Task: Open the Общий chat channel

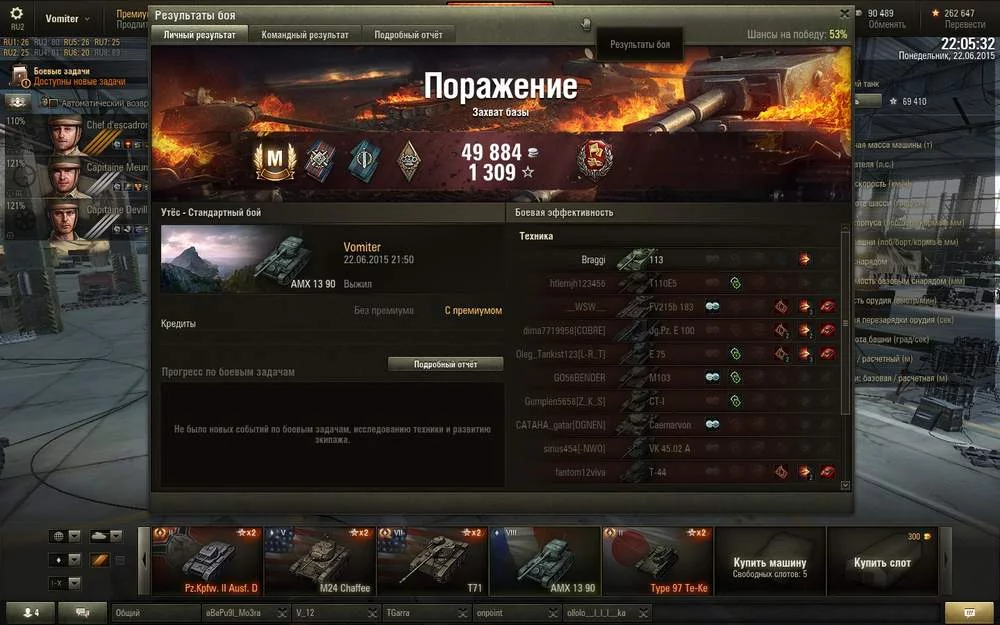Action: (x=150, y=612)
